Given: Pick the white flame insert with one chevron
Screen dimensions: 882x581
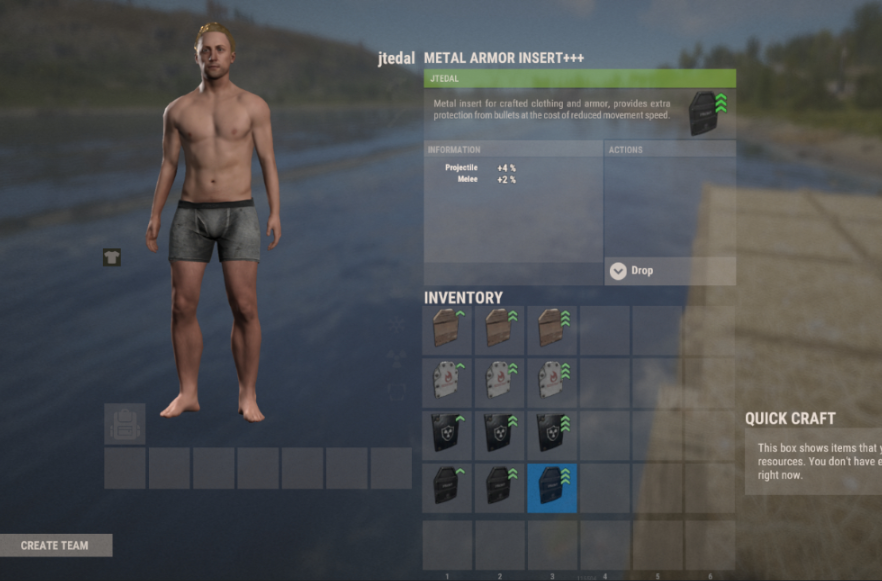Looking at the screenshot, I should 448,383.
